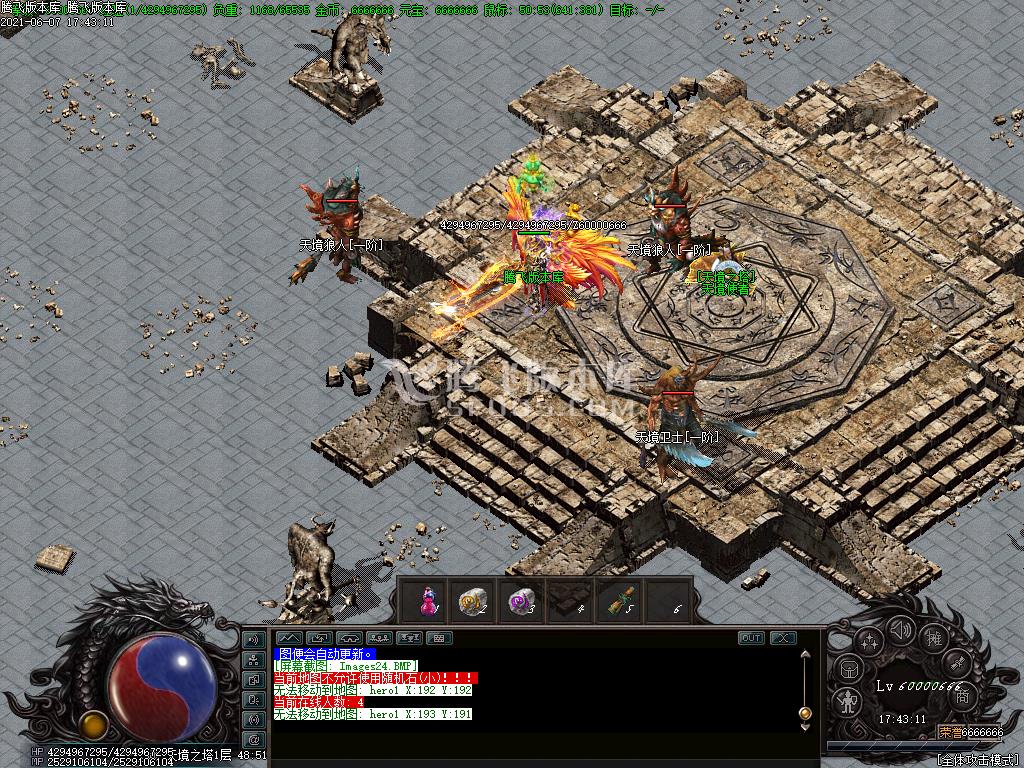
Task: Click the keyboard-grid button above the chat
Action: 439,637
